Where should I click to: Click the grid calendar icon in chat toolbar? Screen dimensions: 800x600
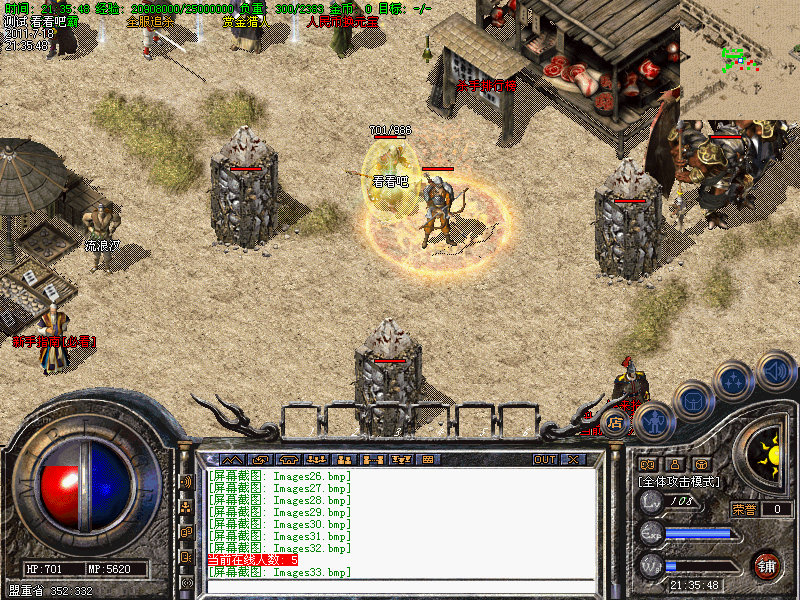pyautogui.click(x=429, y=459)
